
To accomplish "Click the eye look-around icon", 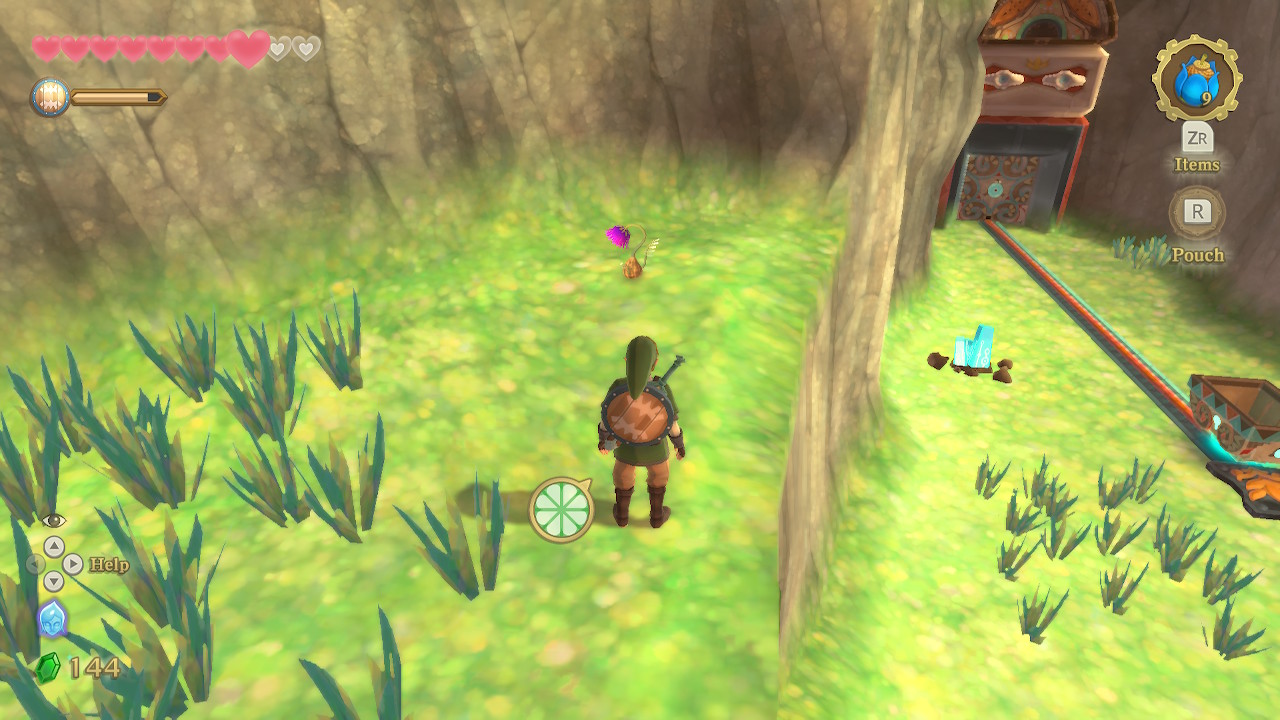I will 53,520.
